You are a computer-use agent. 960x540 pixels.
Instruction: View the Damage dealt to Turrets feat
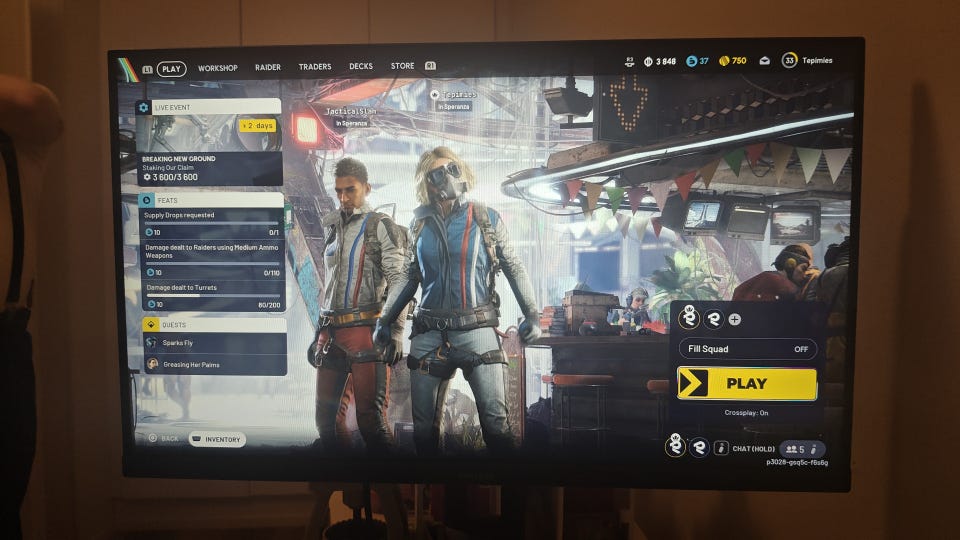tap(212, 294)
